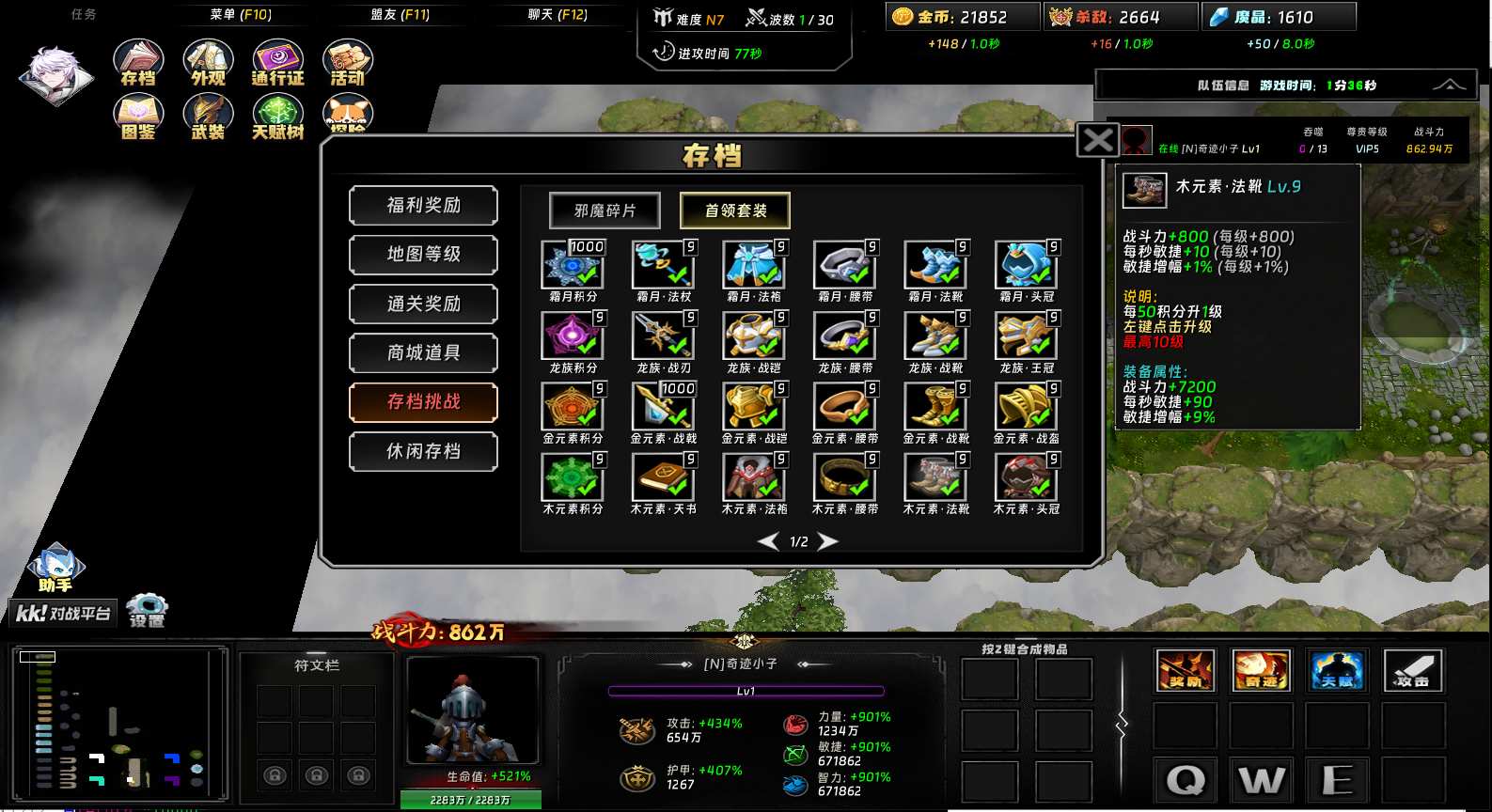Upgrade the 木元素·法靴 boots item
The width and height of the screenshot is (1492, 812).
934,477
